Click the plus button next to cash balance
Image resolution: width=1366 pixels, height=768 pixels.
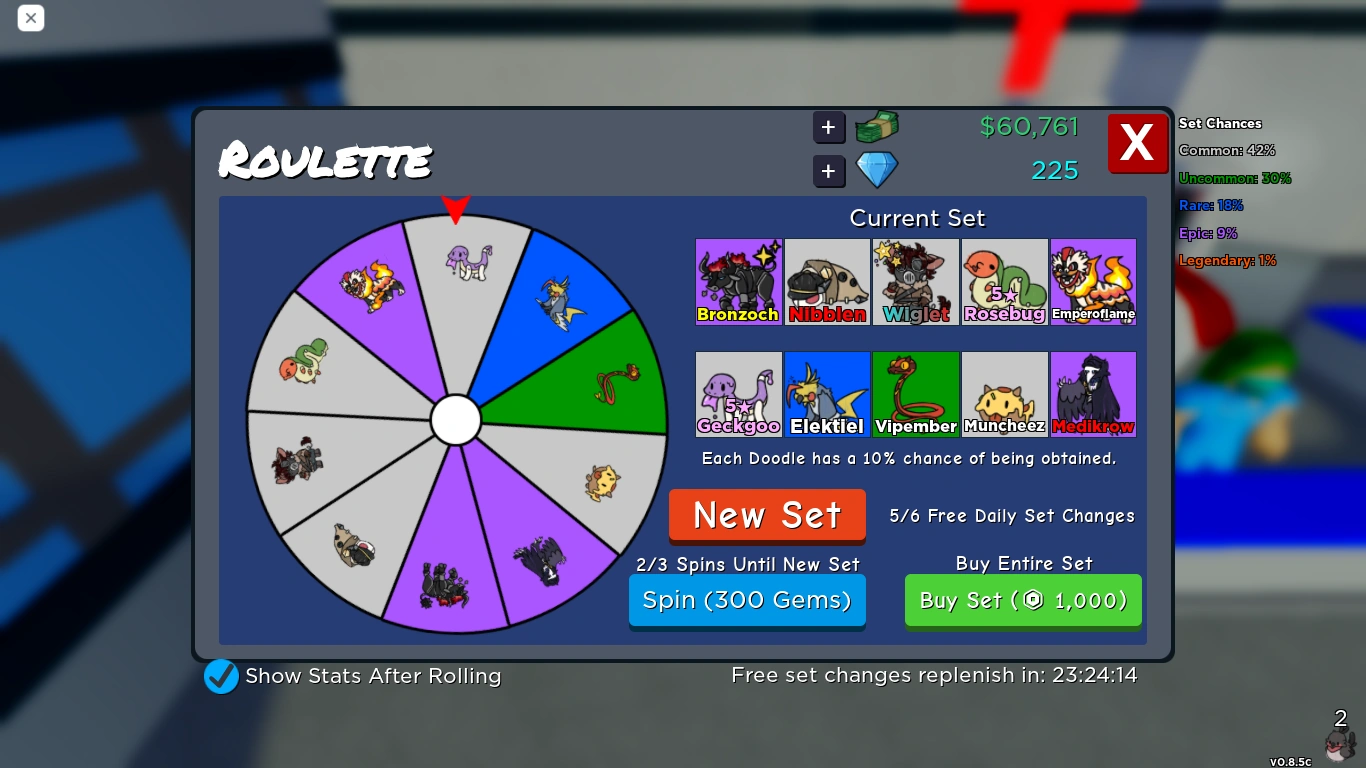(828, 127)
